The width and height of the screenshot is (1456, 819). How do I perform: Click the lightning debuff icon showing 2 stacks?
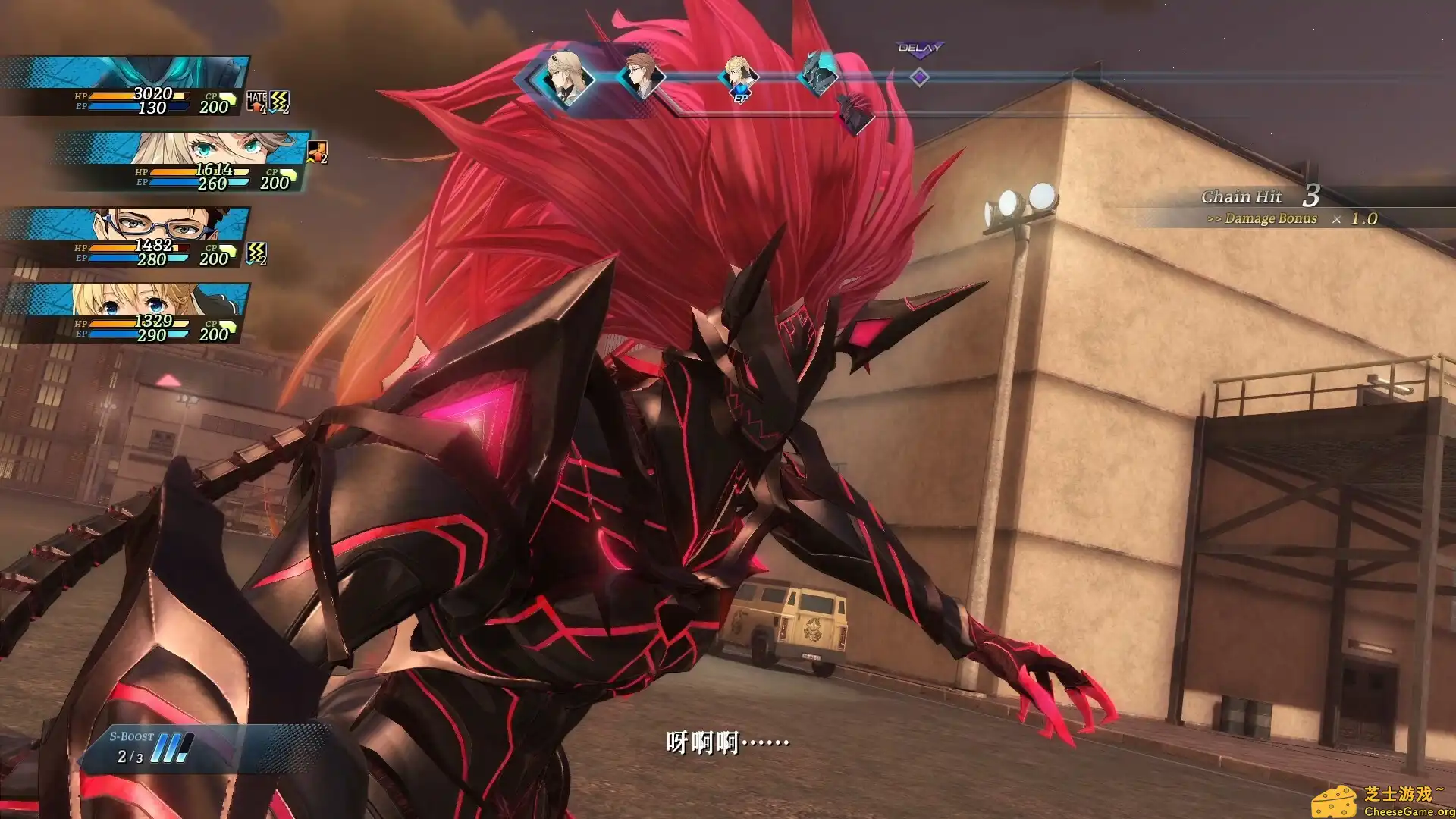point(280,101)
